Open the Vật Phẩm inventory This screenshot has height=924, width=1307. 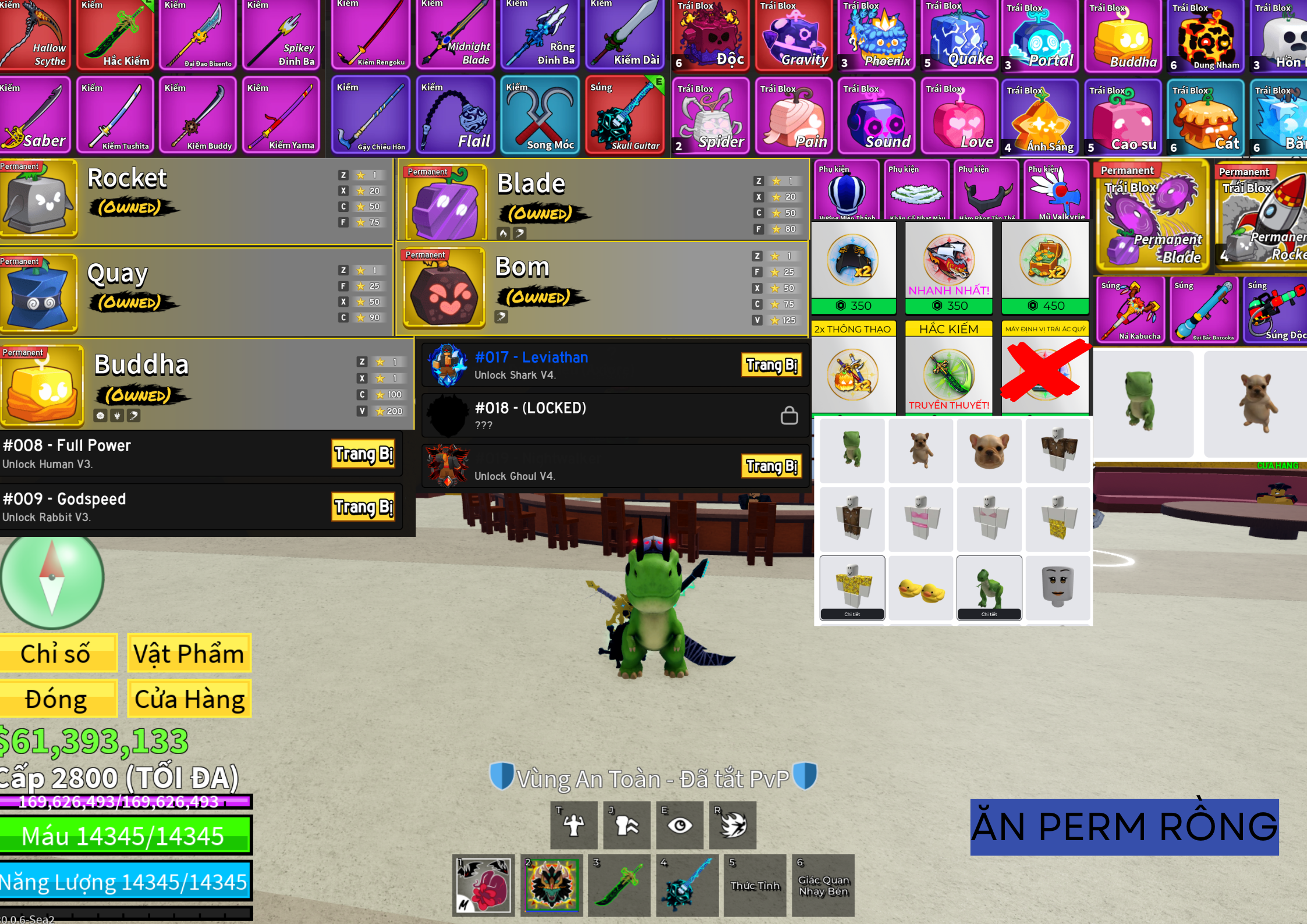189,653
